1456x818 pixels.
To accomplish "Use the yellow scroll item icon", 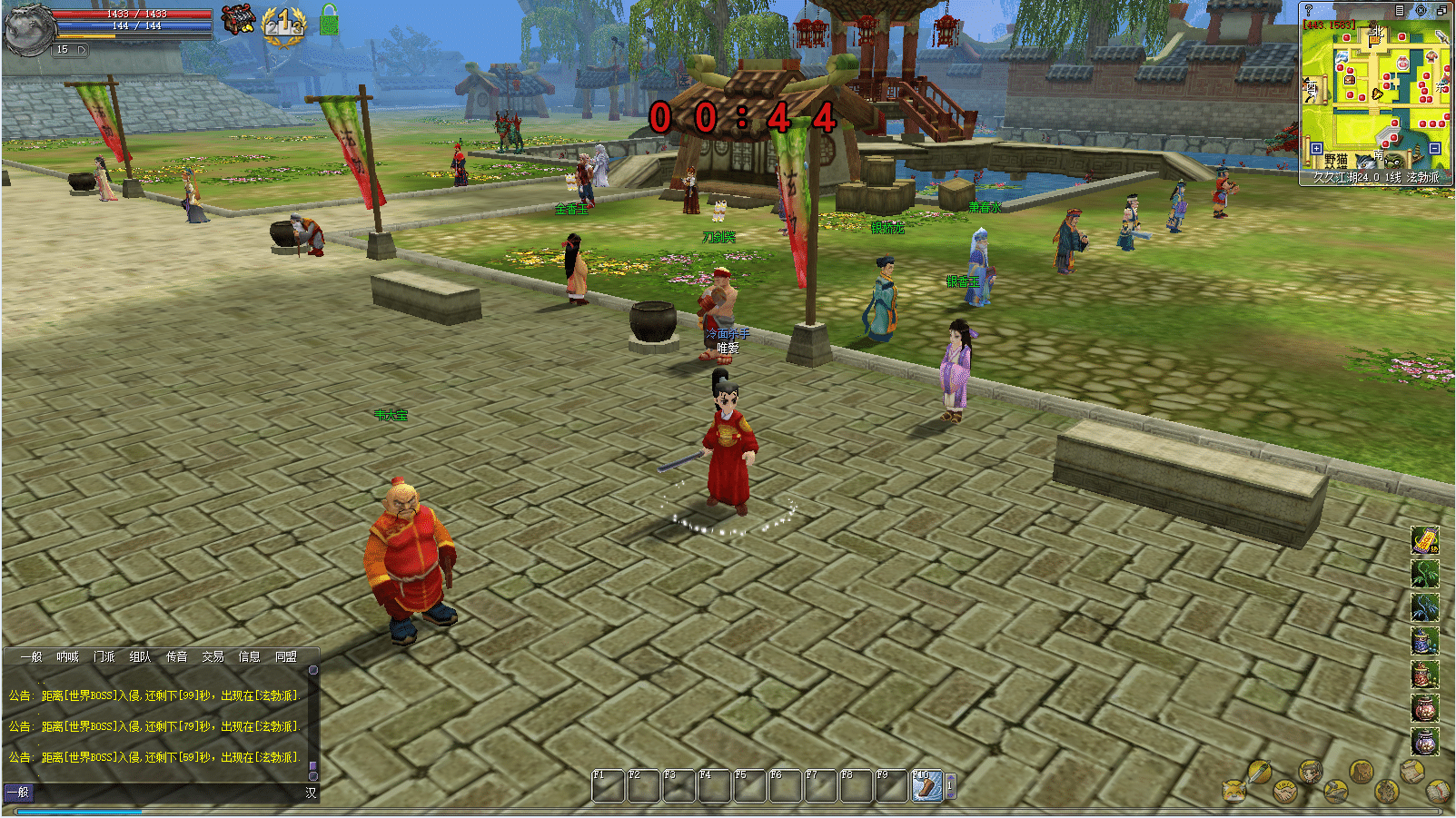I will pos(1424,540).
